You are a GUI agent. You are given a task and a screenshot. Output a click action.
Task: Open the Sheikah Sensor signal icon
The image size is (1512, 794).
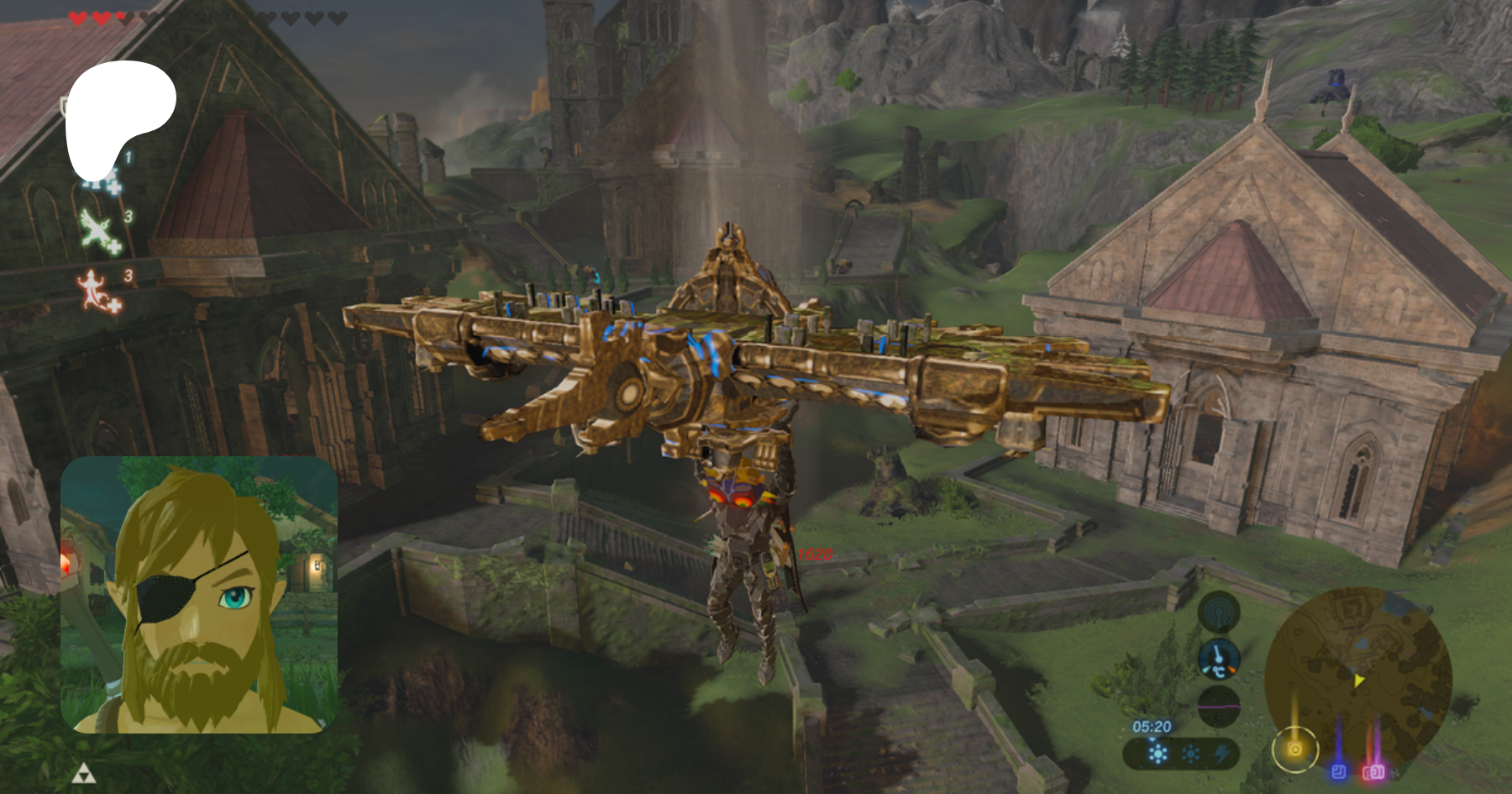[1218, 613]
